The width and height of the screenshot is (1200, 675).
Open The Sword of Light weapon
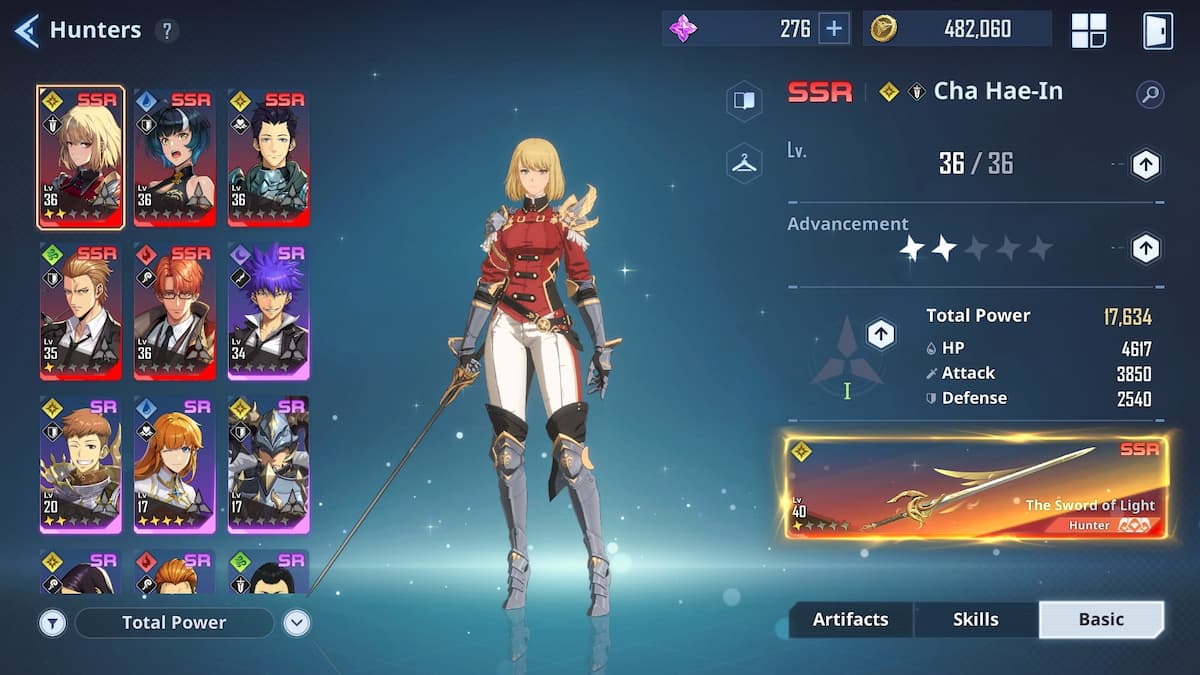pyautogui.click(x=976, y=487)
